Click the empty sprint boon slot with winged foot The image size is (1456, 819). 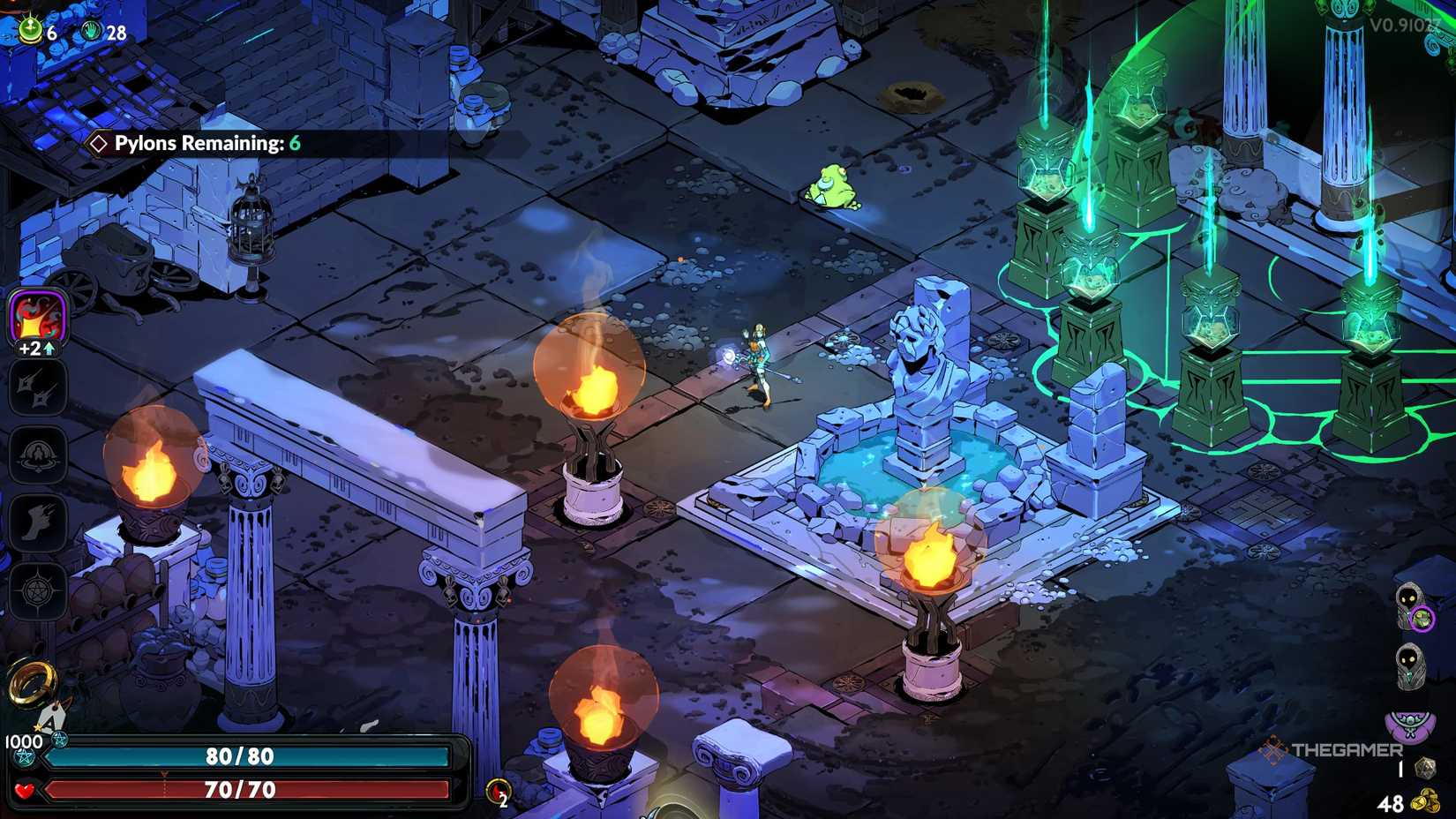tap(38, 522)
